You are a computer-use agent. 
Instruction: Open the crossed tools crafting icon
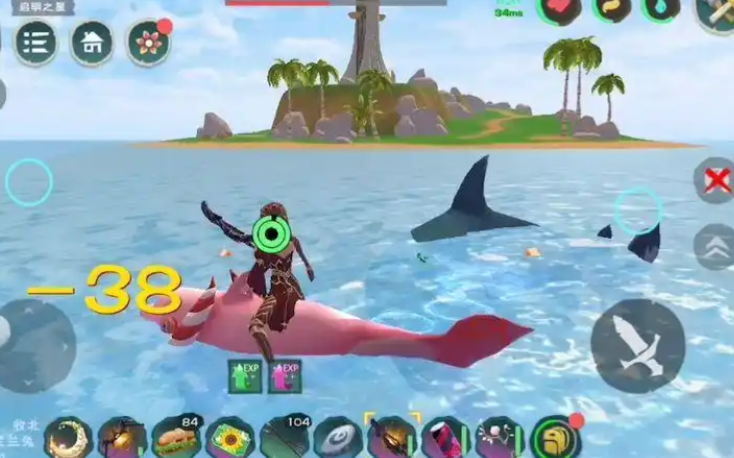point(716,12)
